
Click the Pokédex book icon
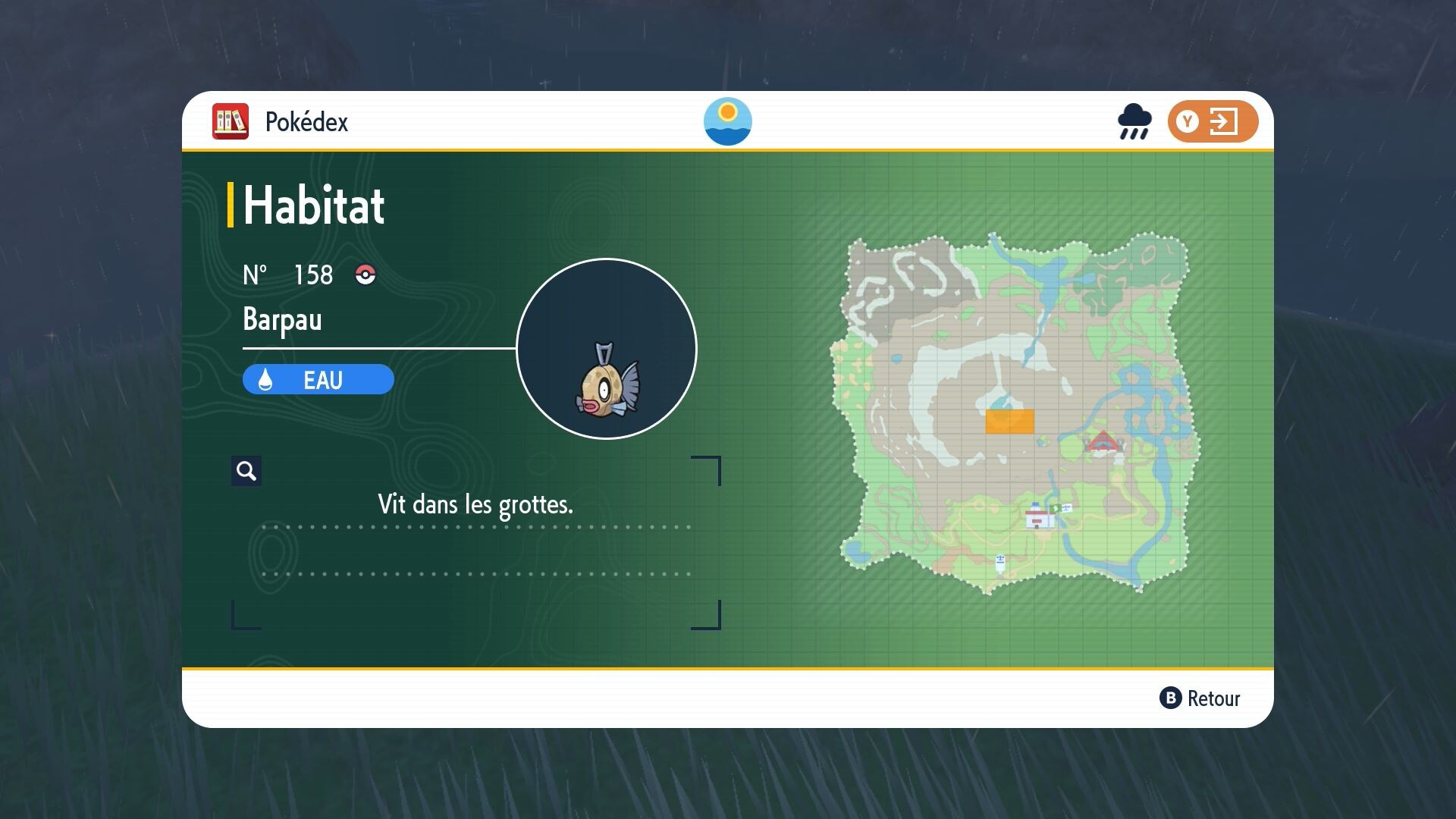230,121
